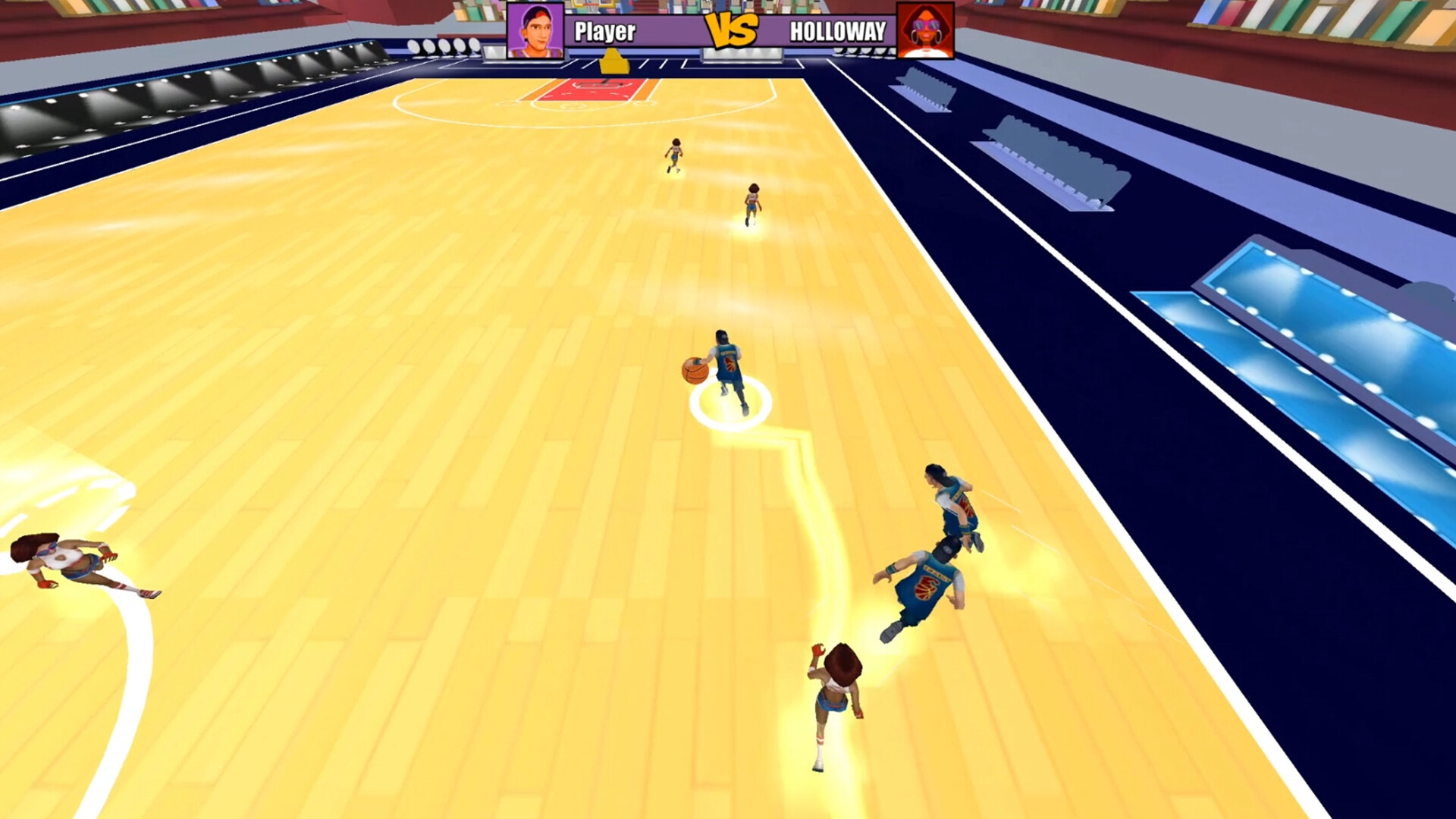
Task: Click the yellow VS emblem
Action: (730, 32)
